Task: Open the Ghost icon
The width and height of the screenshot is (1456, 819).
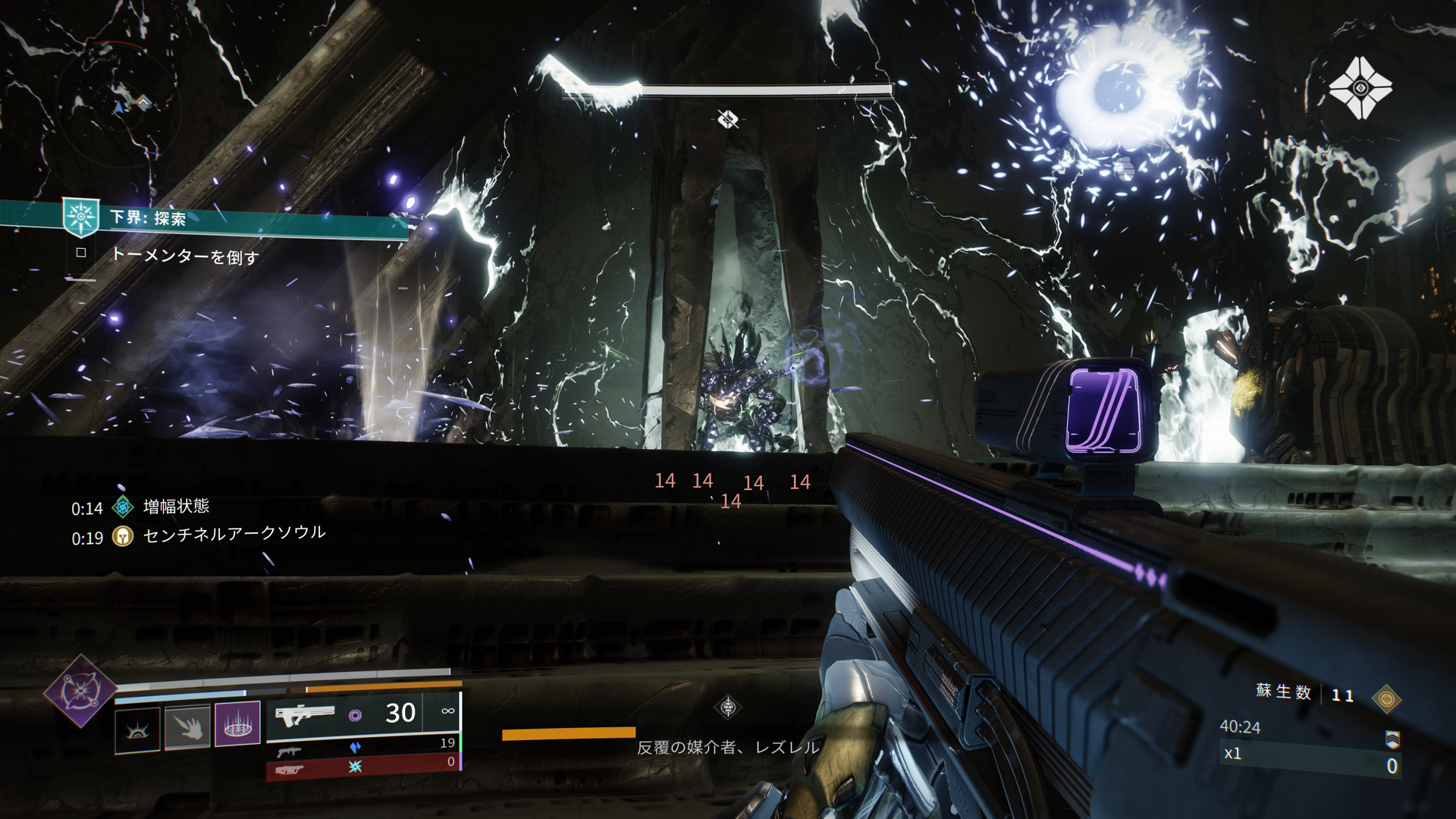Action: [1360, 88]
